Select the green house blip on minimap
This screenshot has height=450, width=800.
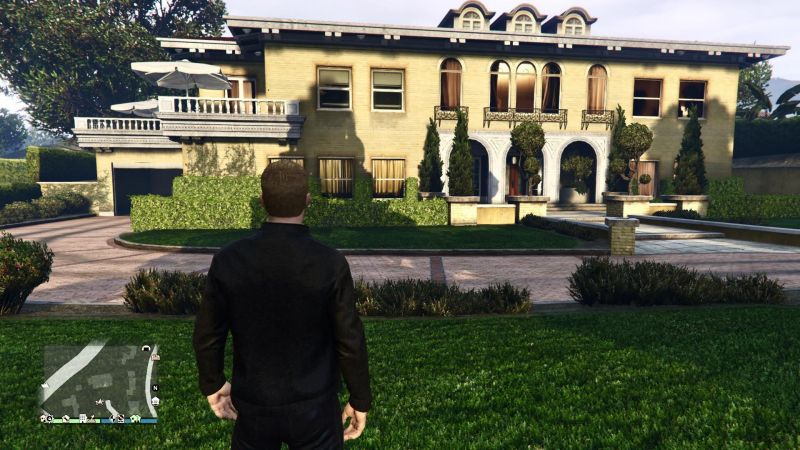pos(135,418)
